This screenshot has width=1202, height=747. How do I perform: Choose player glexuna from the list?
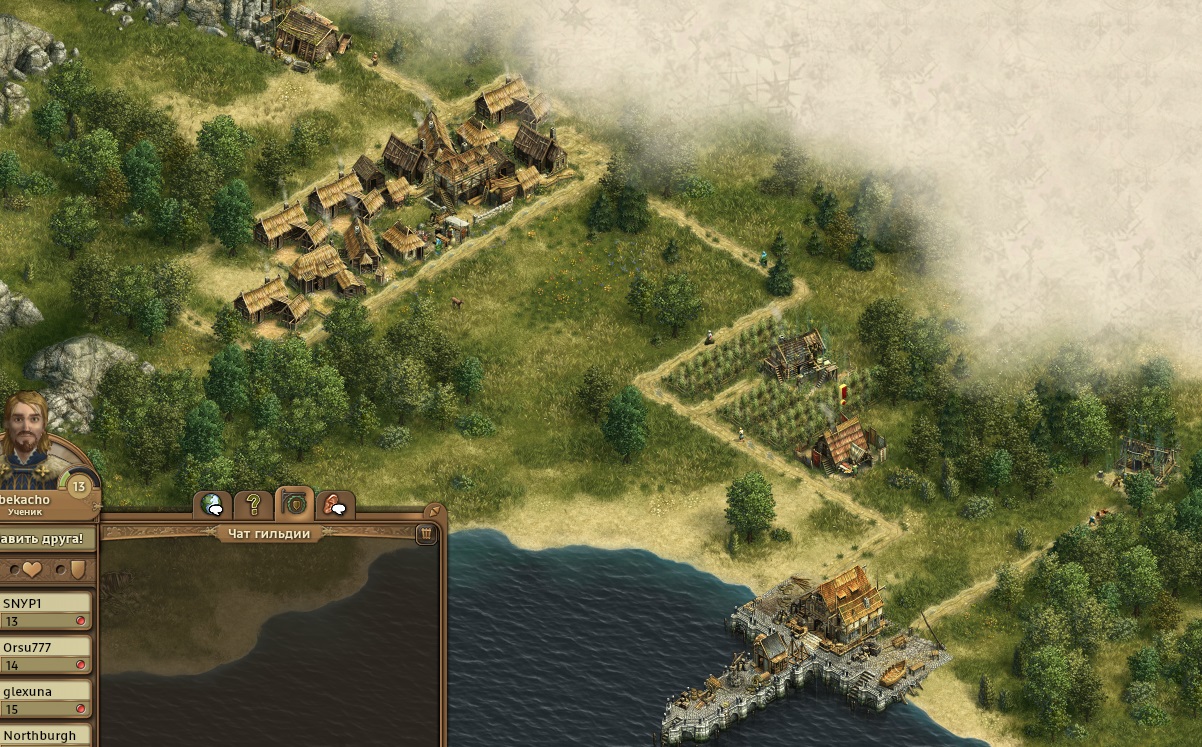point(46,699)
